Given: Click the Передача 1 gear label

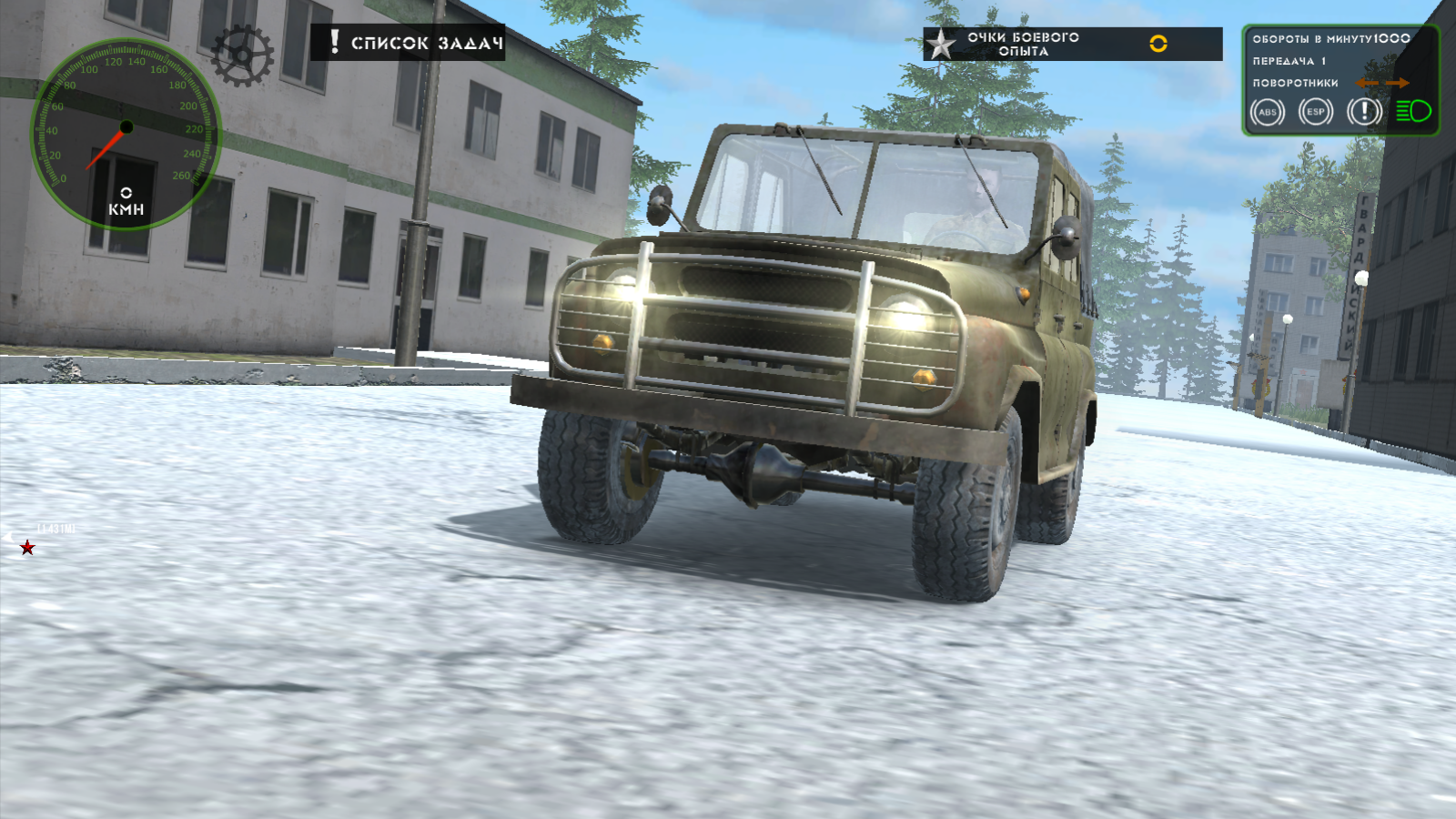Looking at the screenshot, I should click(1289, 62).
